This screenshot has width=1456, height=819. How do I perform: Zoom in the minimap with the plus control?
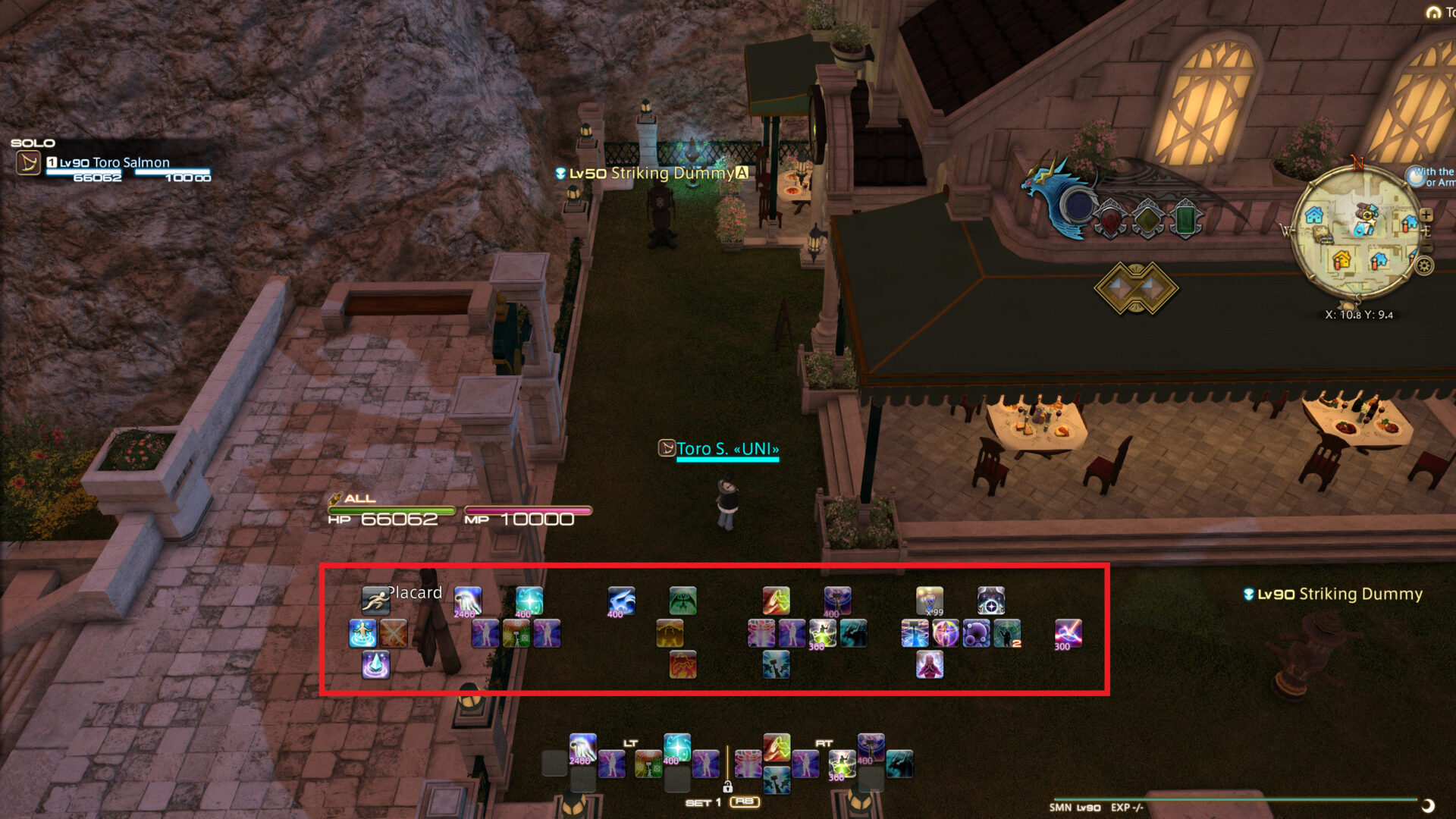(1426, 214)
